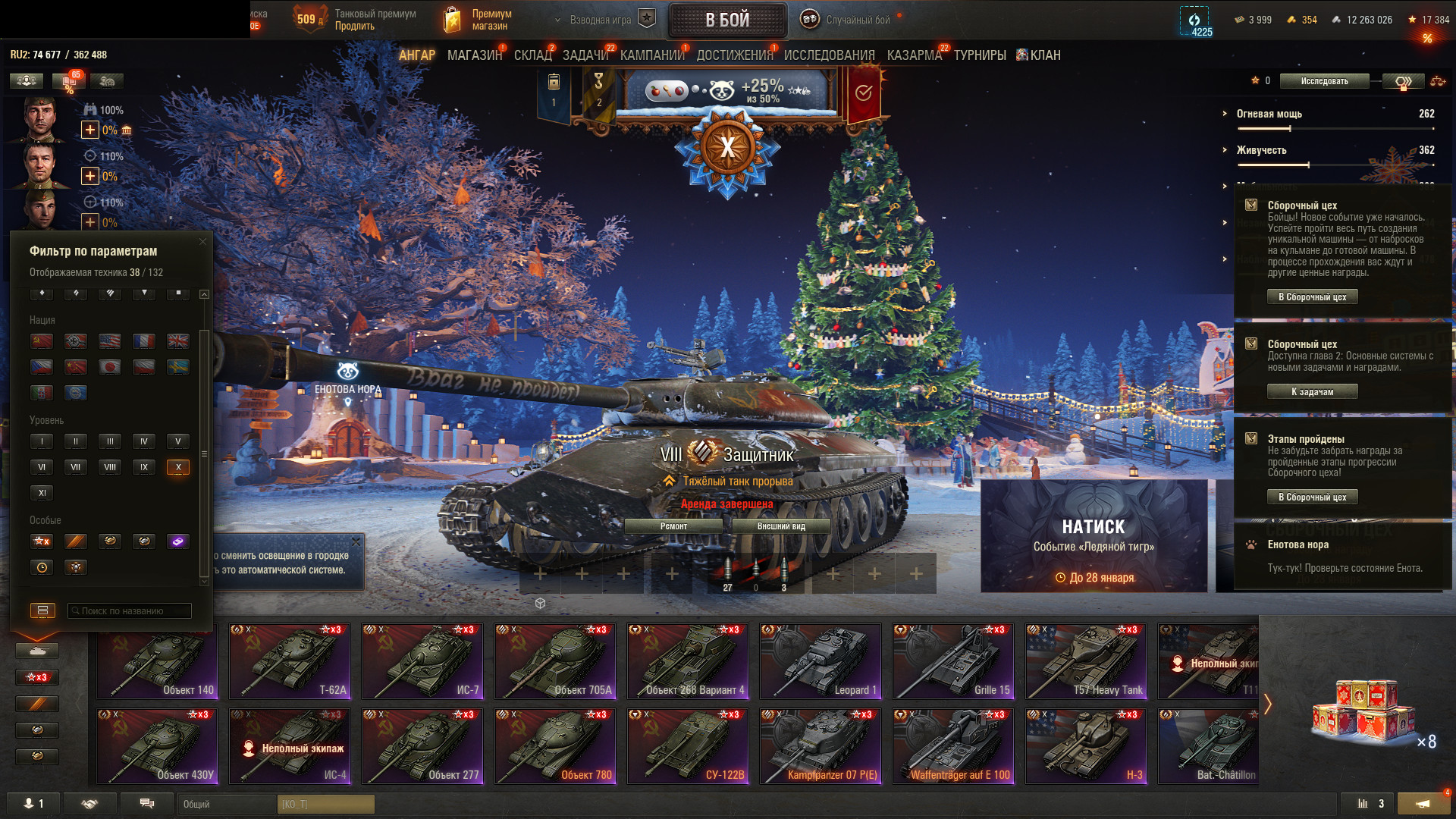Click the Ремонт repair button

tap(673, 526)
